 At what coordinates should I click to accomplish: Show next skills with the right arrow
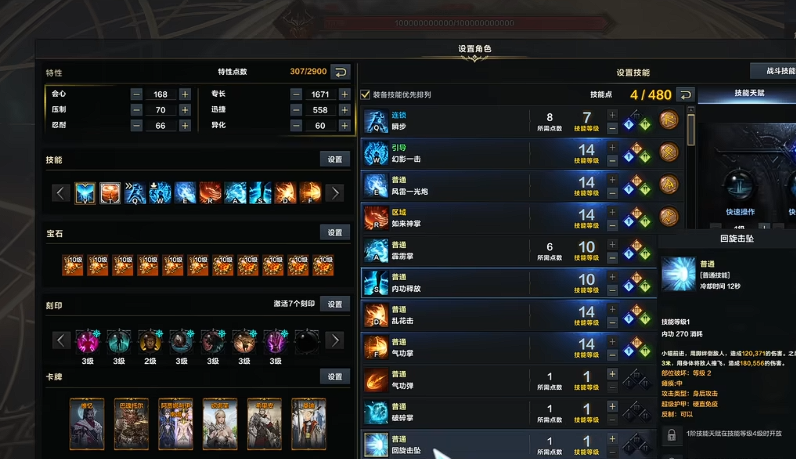coord(336,193)
